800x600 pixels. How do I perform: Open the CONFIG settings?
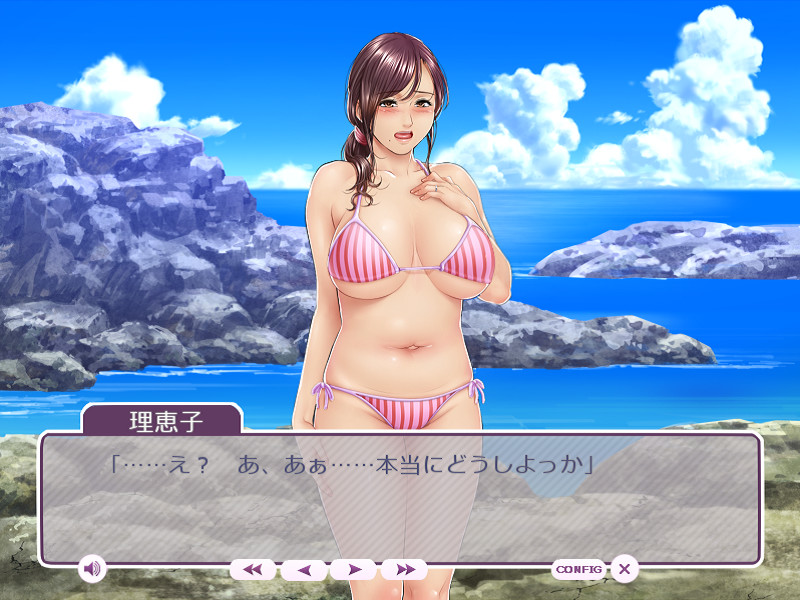coord(578,569)
